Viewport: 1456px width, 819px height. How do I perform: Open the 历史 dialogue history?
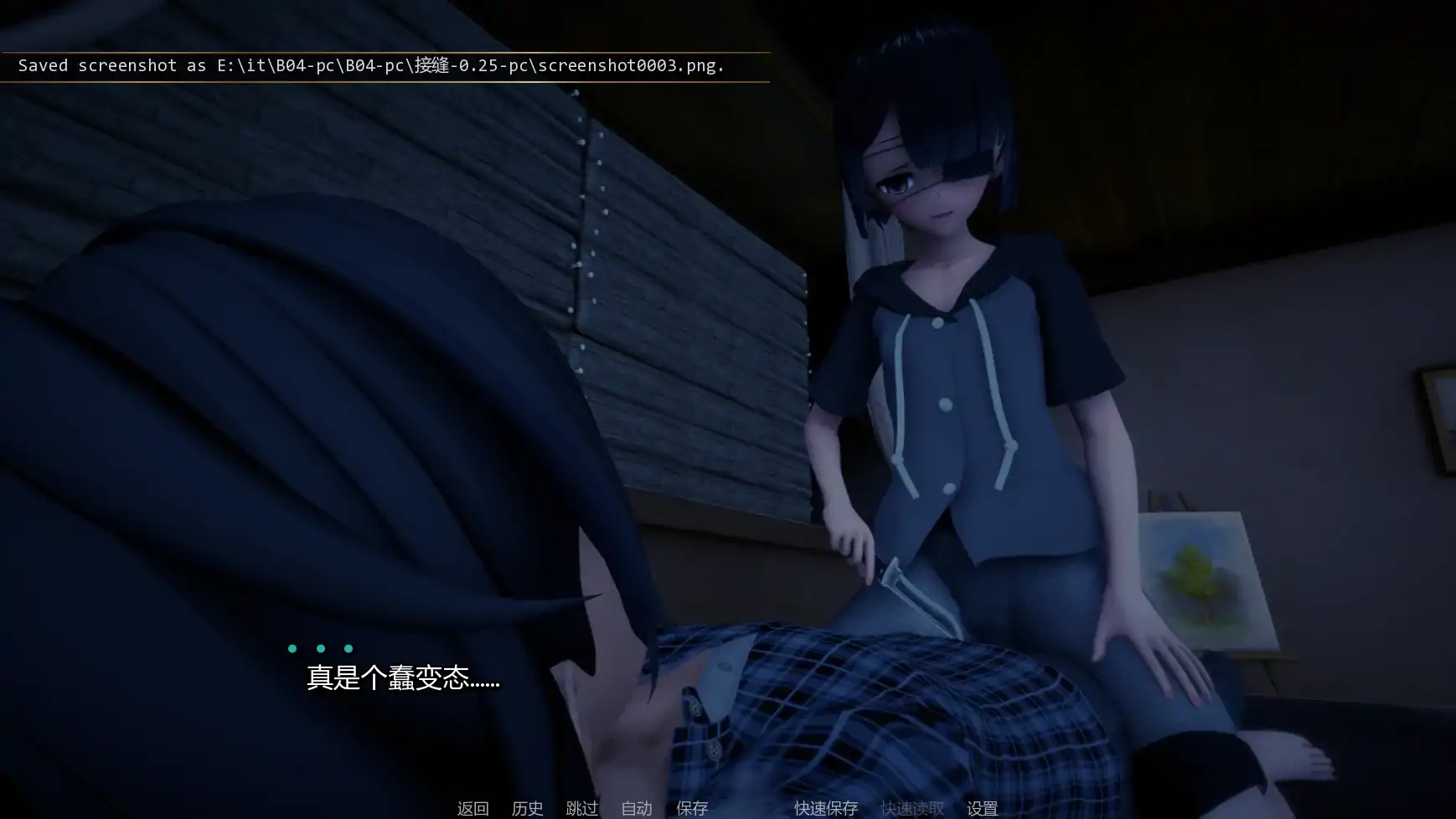tap(527, 808)
